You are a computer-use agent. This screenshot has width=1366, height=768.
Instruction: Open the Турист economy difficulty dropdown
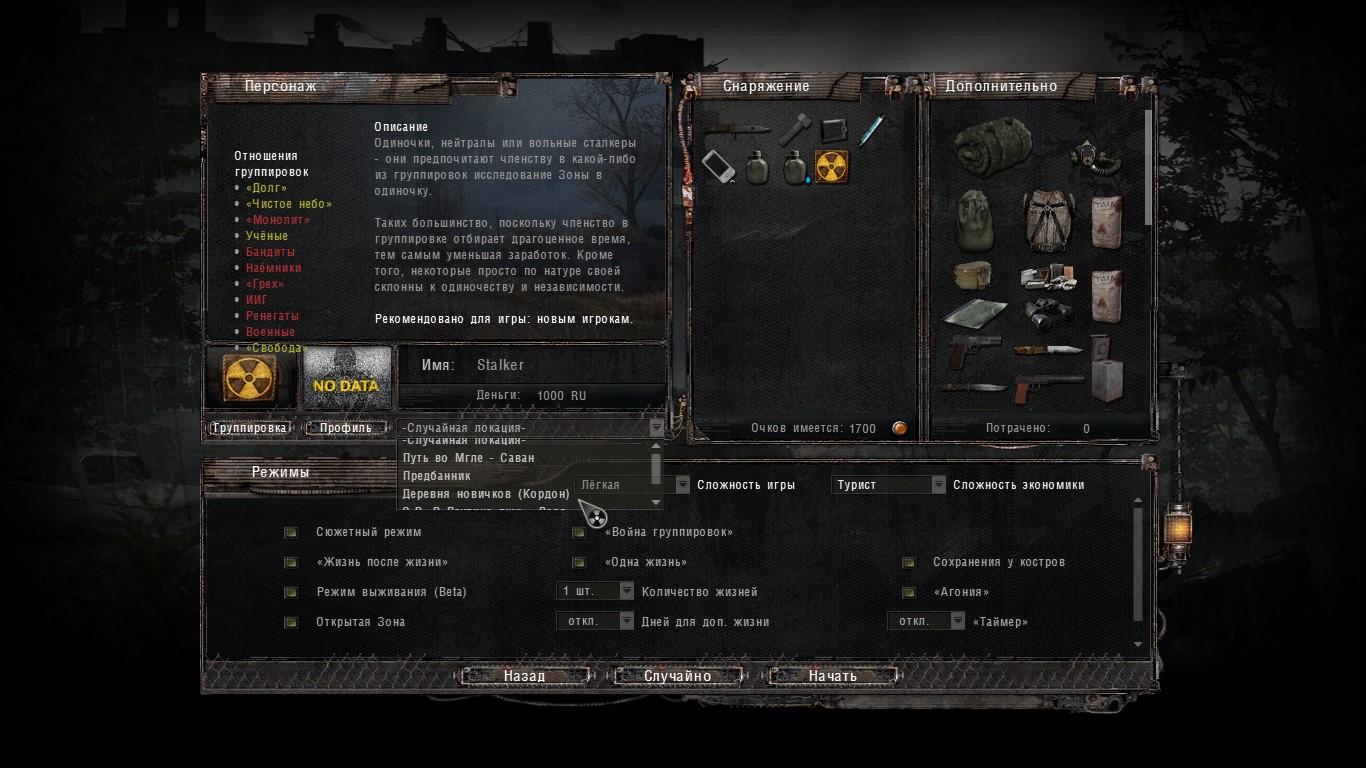pos(888,485)
